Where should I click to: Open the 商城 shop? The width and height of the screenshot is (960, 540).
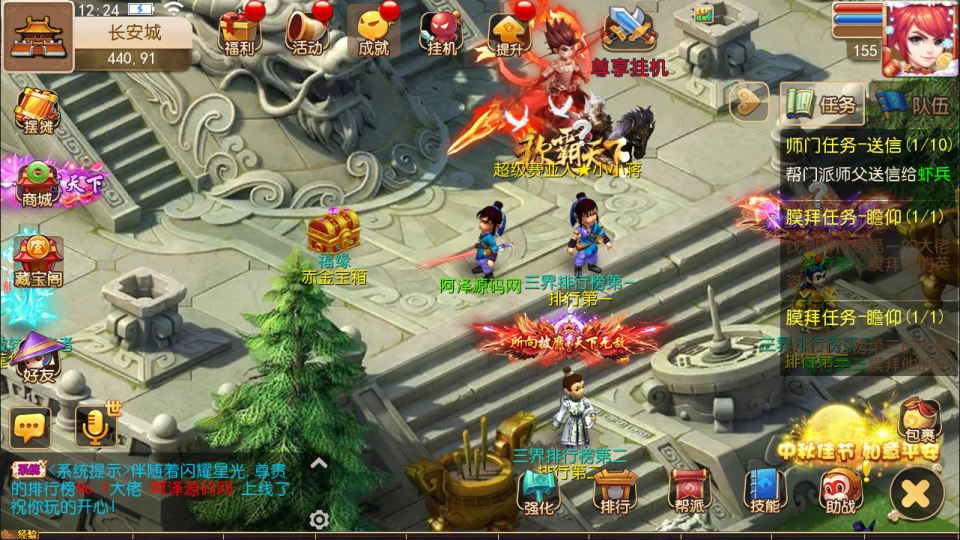(x=38, y=182)
